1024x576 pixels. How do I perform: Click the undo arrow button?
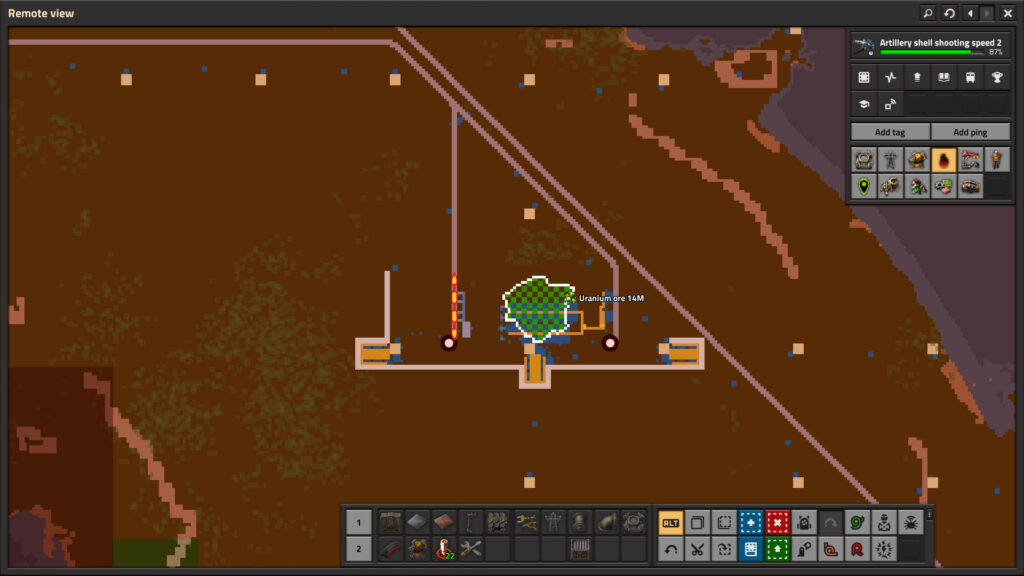click(x=671, y=548)
